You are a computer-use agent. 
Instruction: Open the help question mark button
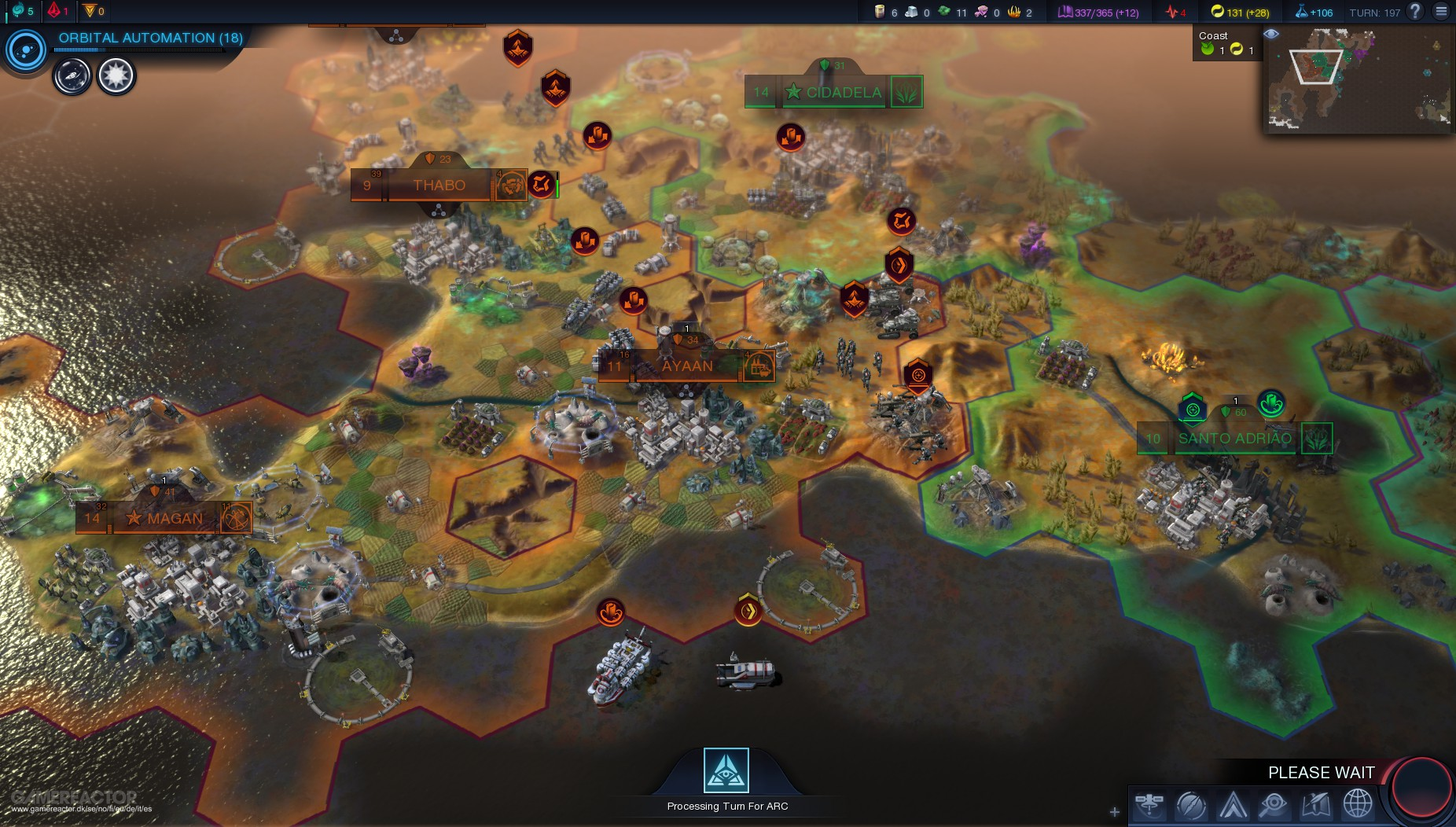(x=1415, y=11)
